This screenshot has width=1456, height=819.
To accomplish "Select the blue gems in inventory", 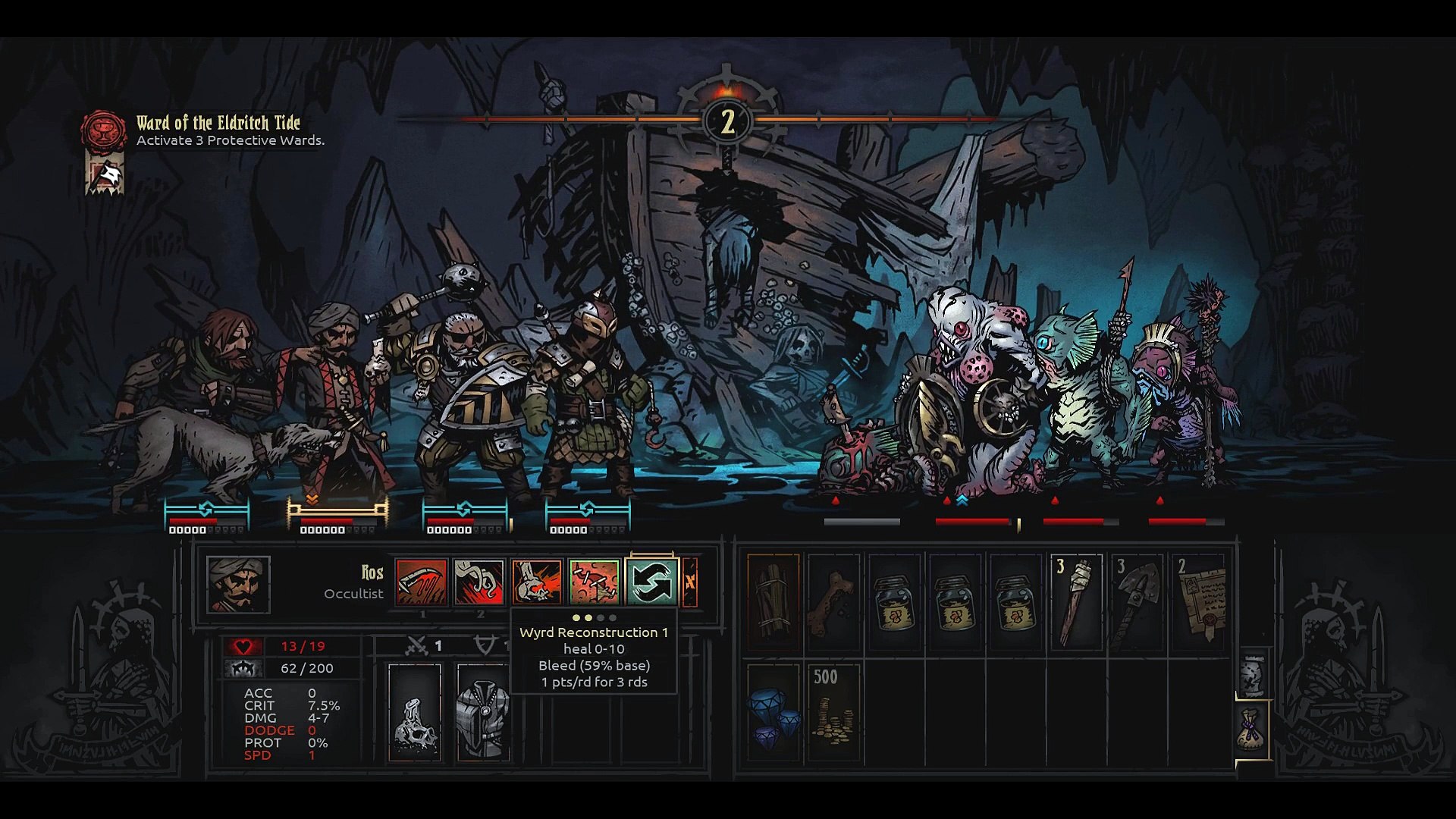I will (773, 713).
